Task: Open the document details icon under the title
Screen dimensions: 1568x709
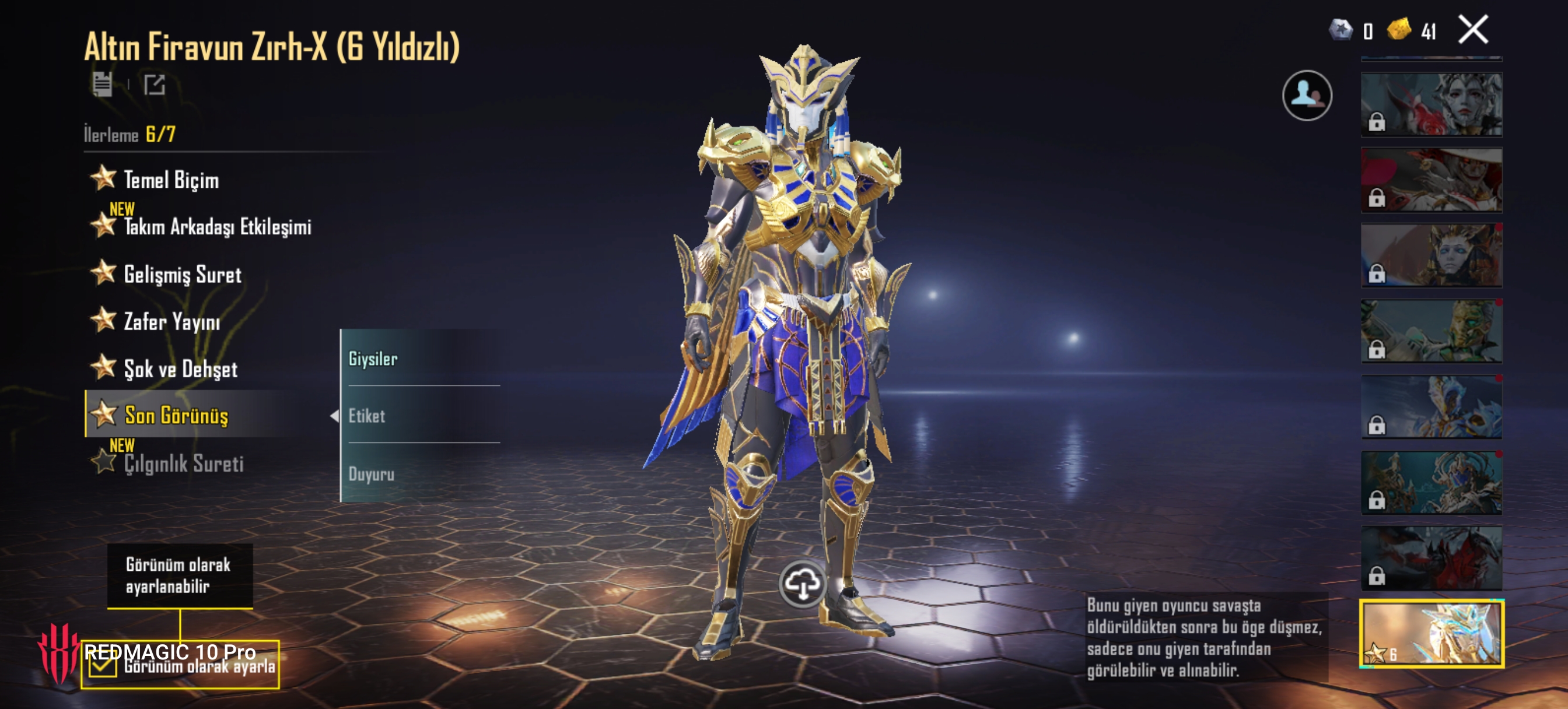Action: point(102,85)
